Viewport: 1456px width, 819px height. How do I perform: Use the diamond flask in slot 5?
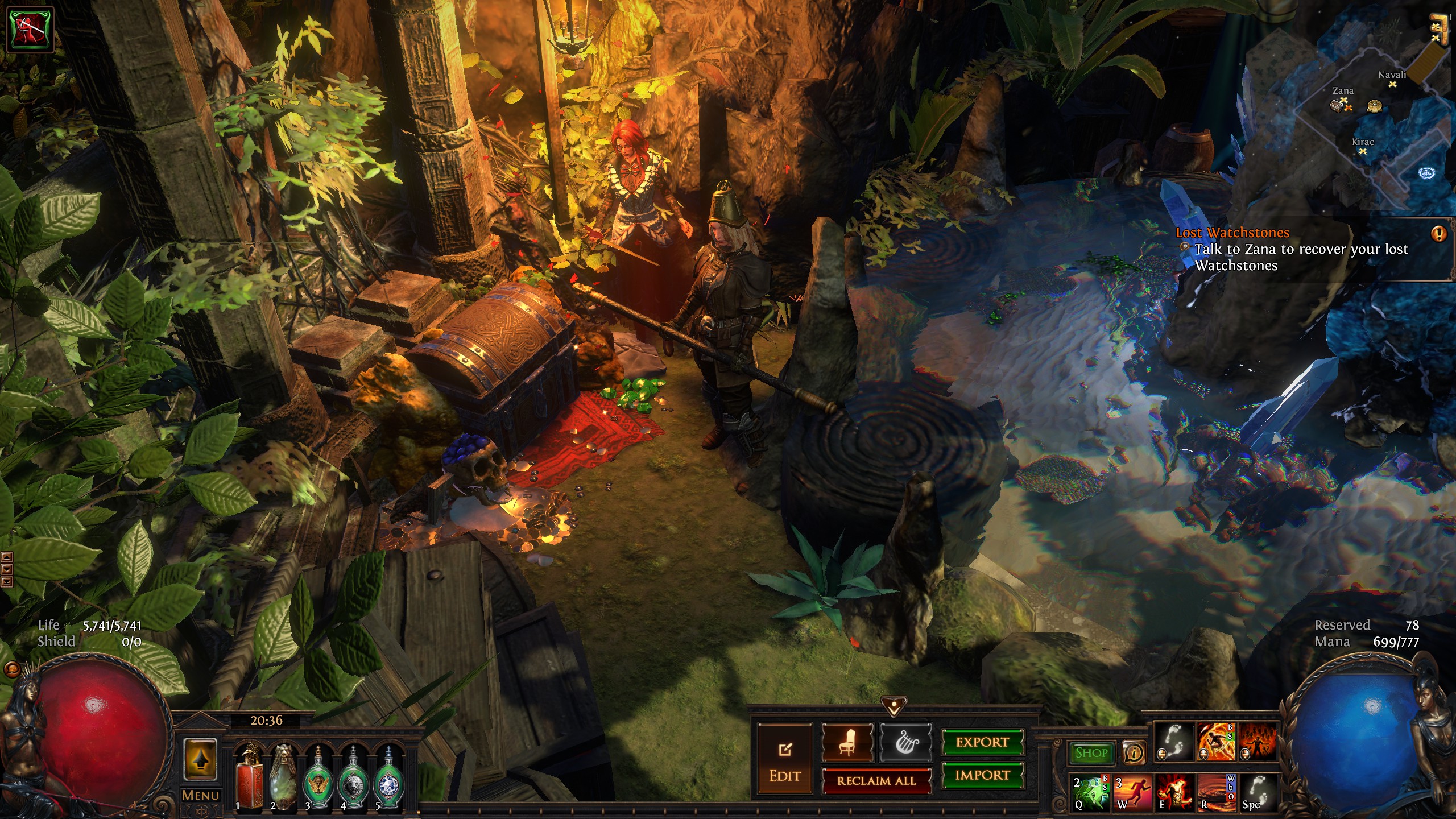coord(389,777)
